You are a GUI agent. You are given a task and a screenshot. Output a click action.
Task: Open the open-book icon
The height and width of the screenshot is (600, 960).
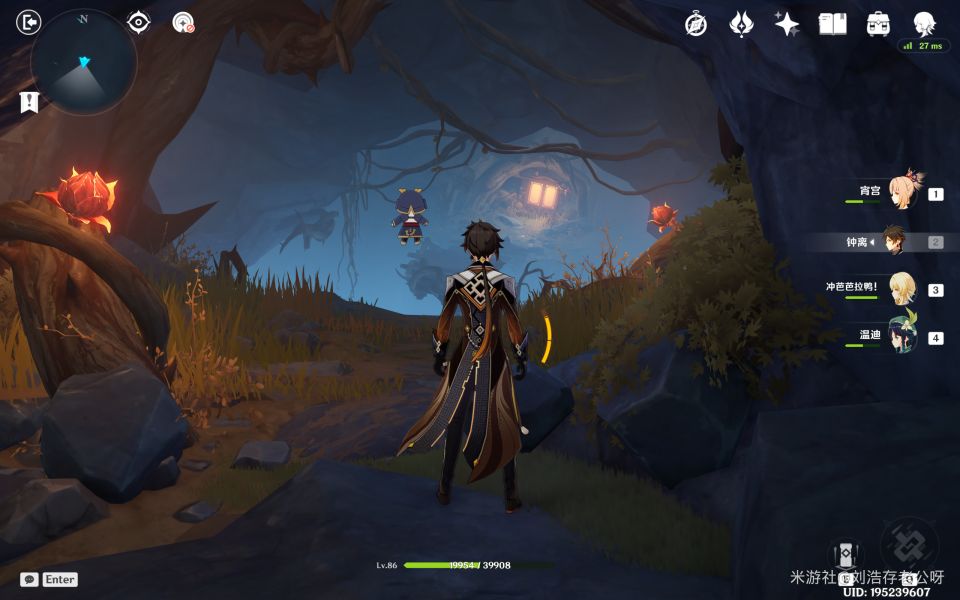tap(833, 24)
